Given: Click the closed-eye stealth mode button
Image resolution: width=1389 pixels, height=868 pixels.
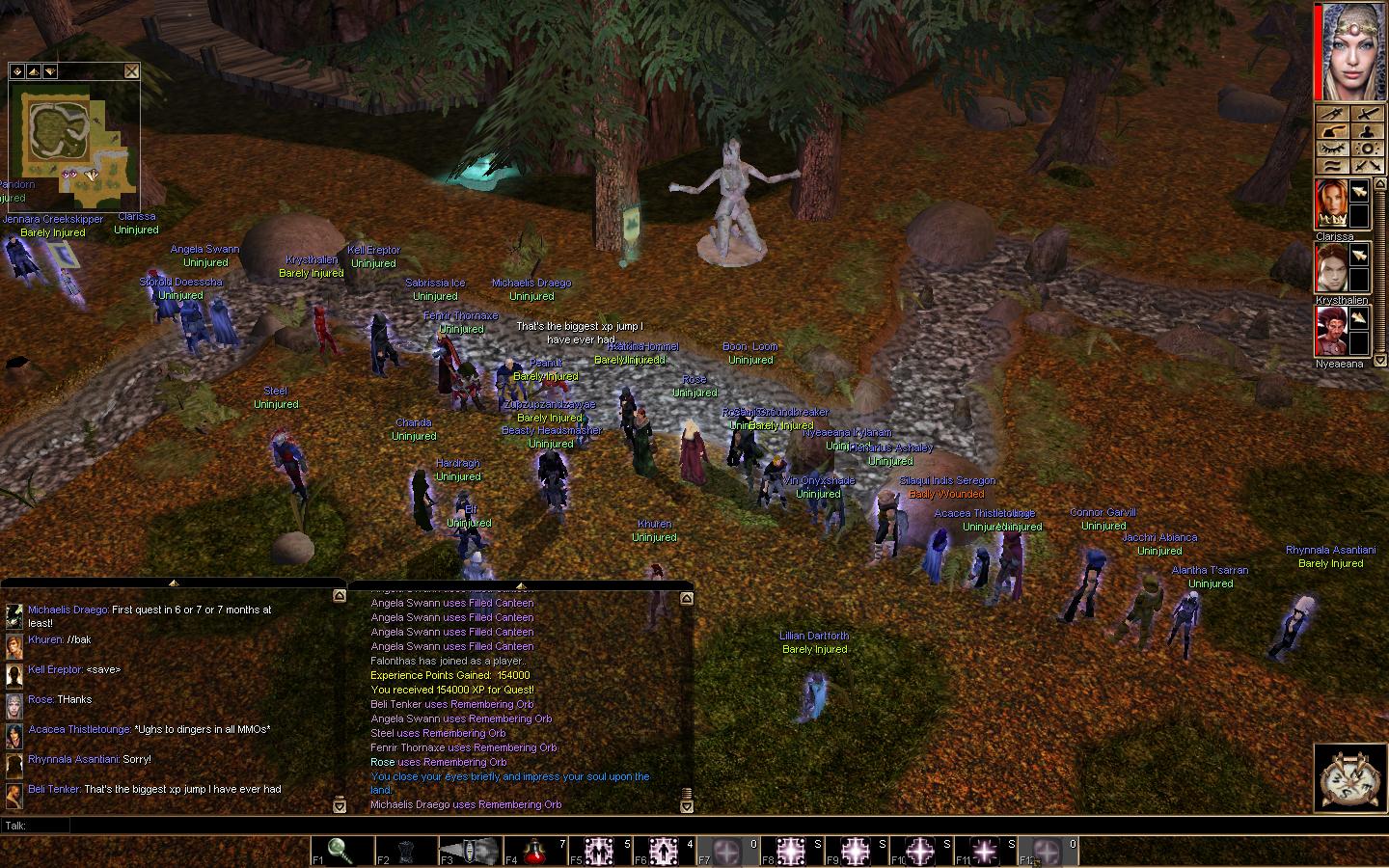Looking at the screenshot, I should click(1332, 149).
